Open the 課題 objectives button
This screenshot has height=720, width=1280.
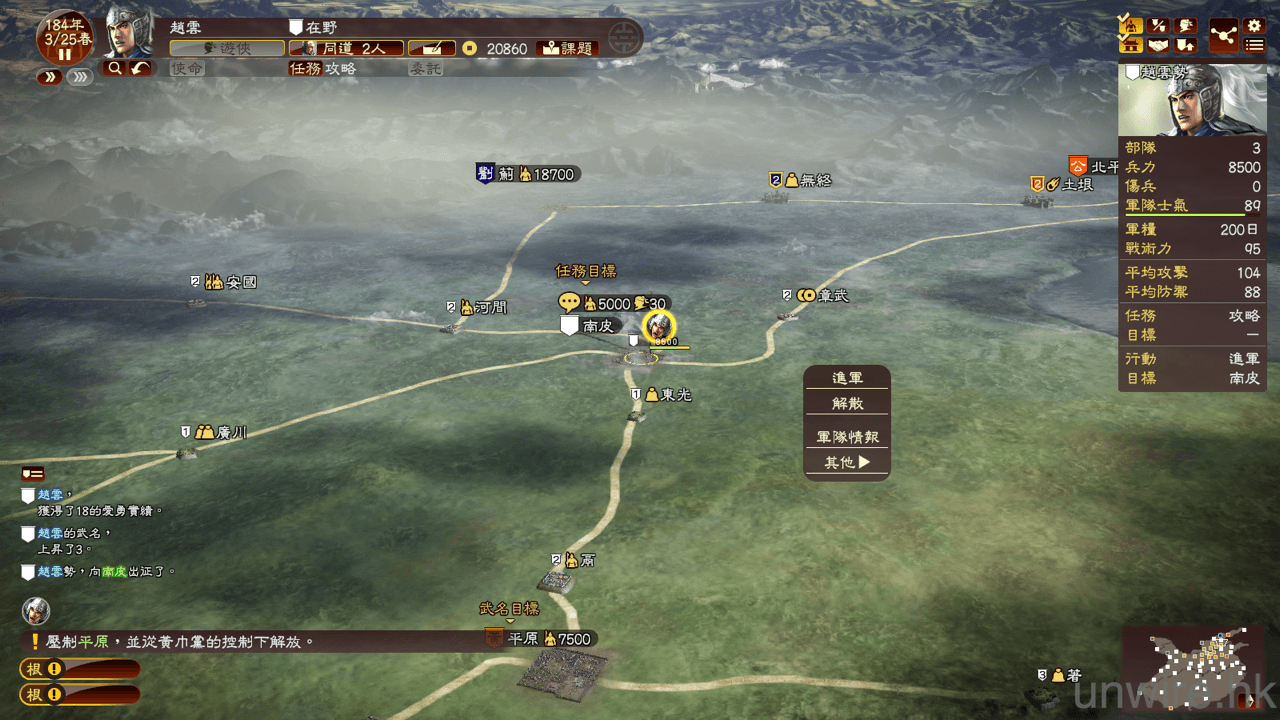[567, 48]
